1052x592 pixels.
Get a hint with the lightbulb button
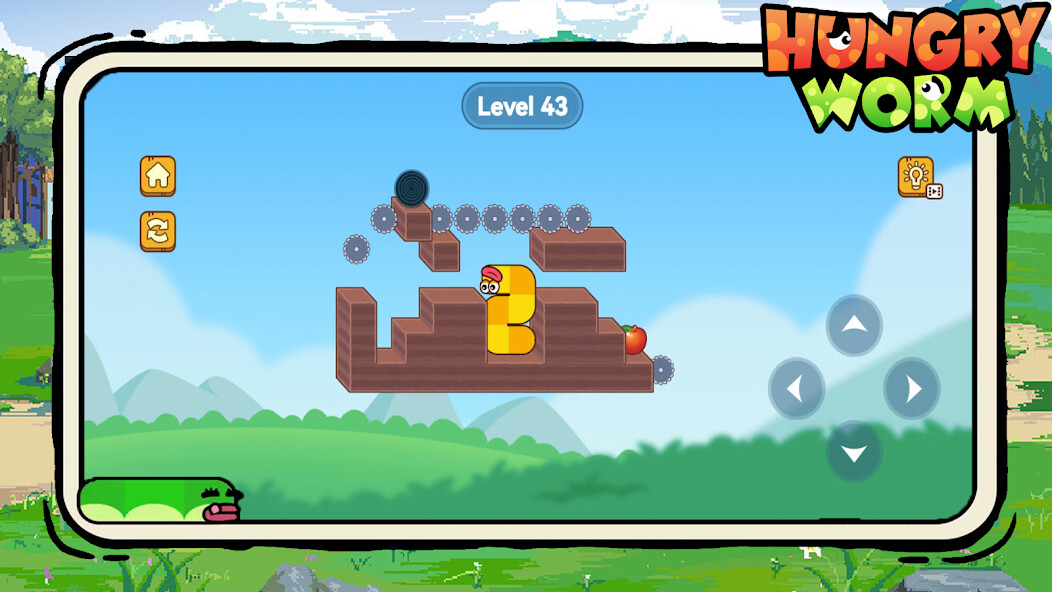[x=916, y=177]
